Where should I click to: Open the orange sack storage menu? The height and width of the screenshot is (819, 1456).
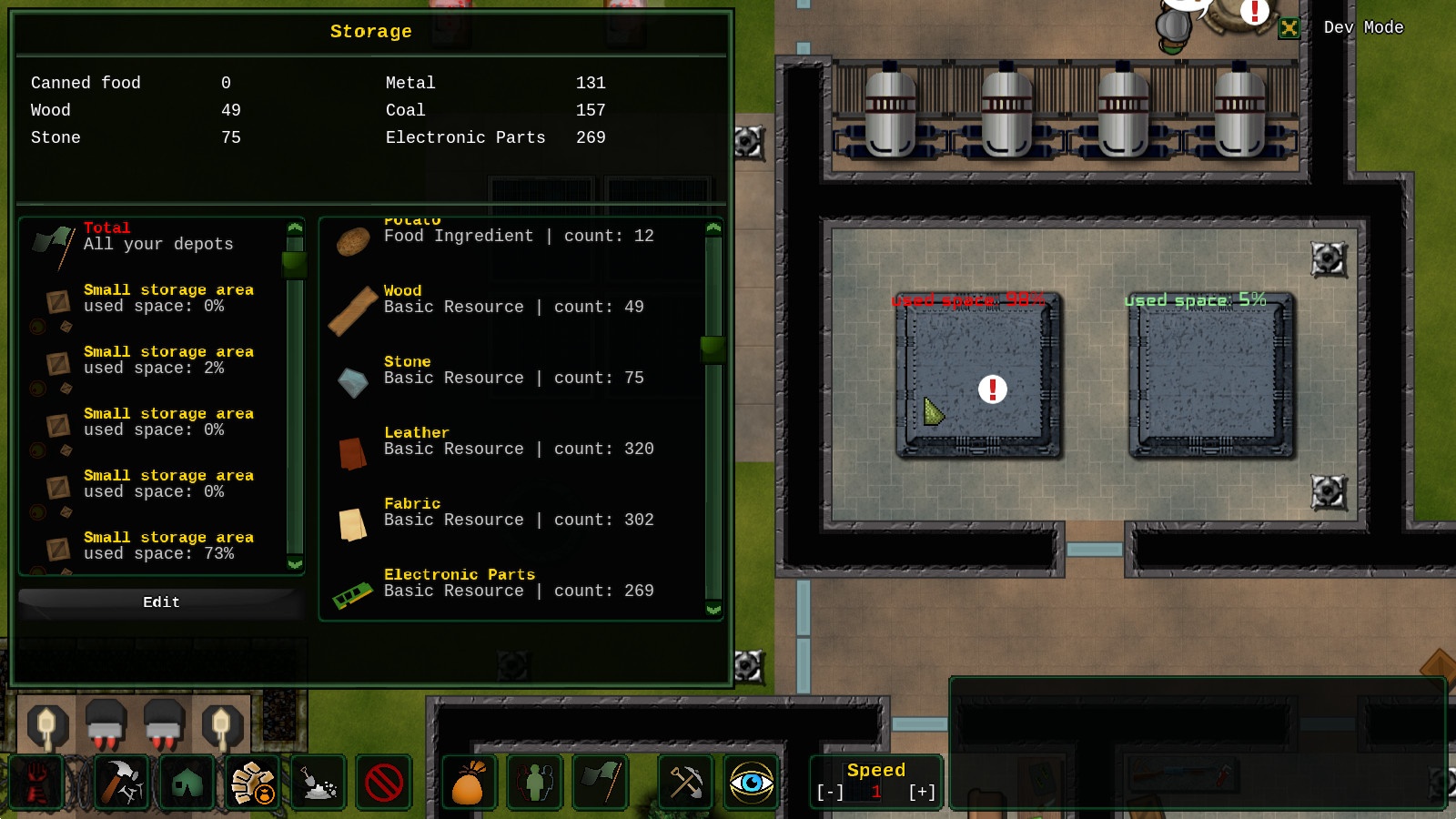coord(468,783)
